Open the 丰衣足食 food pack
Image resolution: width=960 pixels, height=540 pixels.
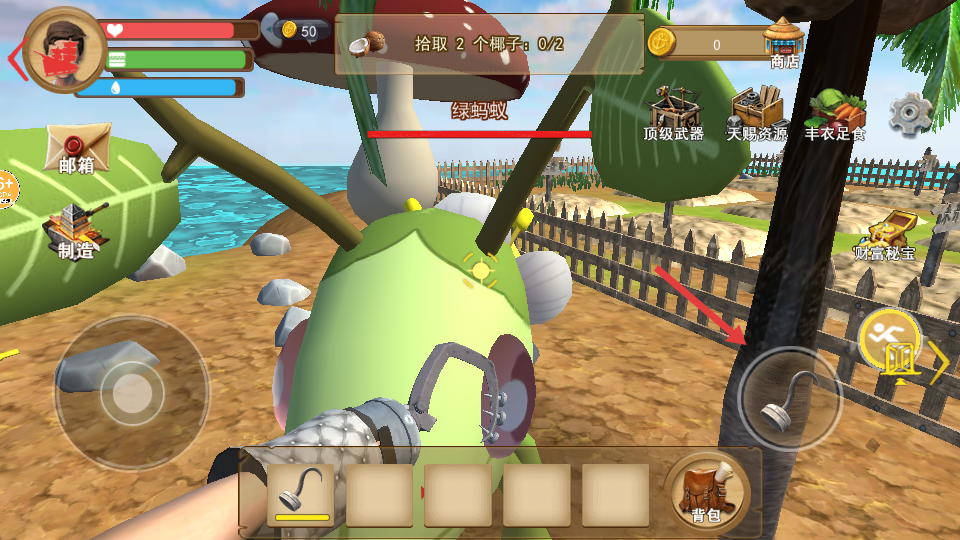(x=834, y=113)
